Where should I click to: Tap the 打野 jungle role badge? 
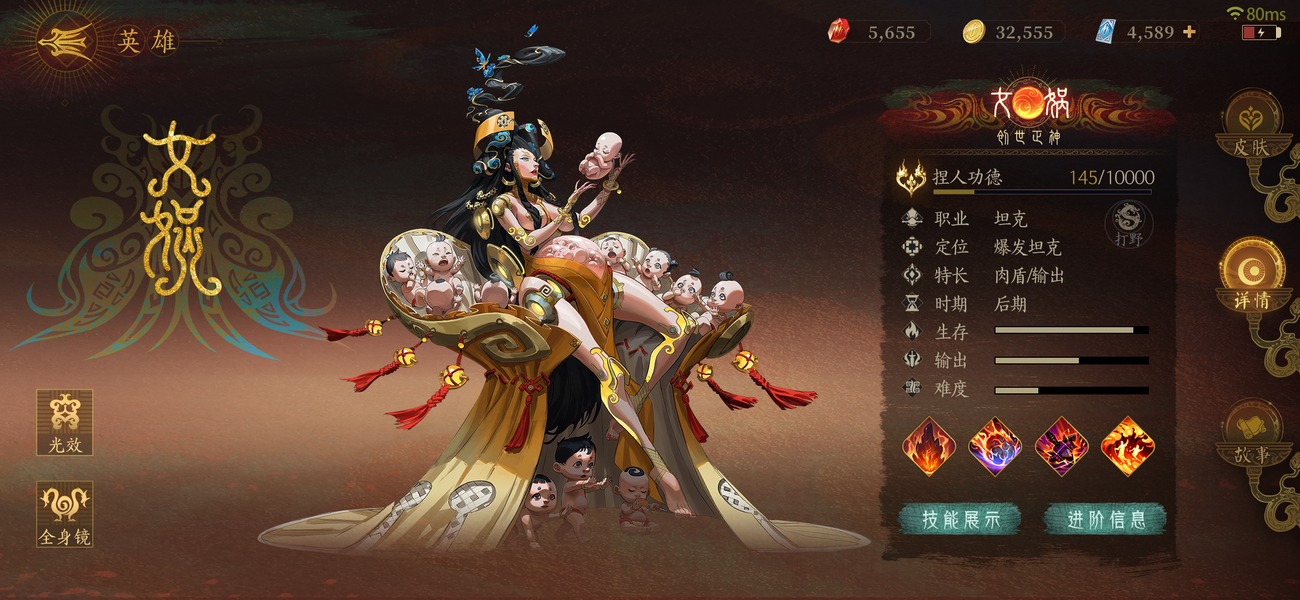[x=1128, y=224]
